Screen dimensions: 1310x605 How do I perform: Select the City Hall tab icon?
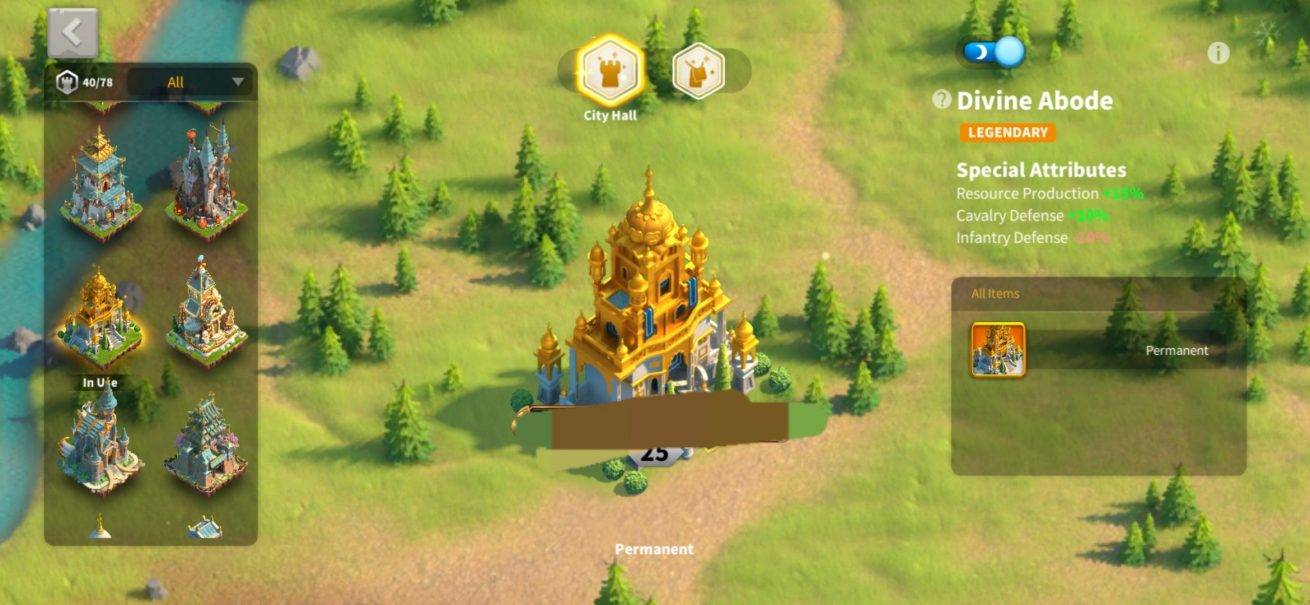[x=610, y=70]
